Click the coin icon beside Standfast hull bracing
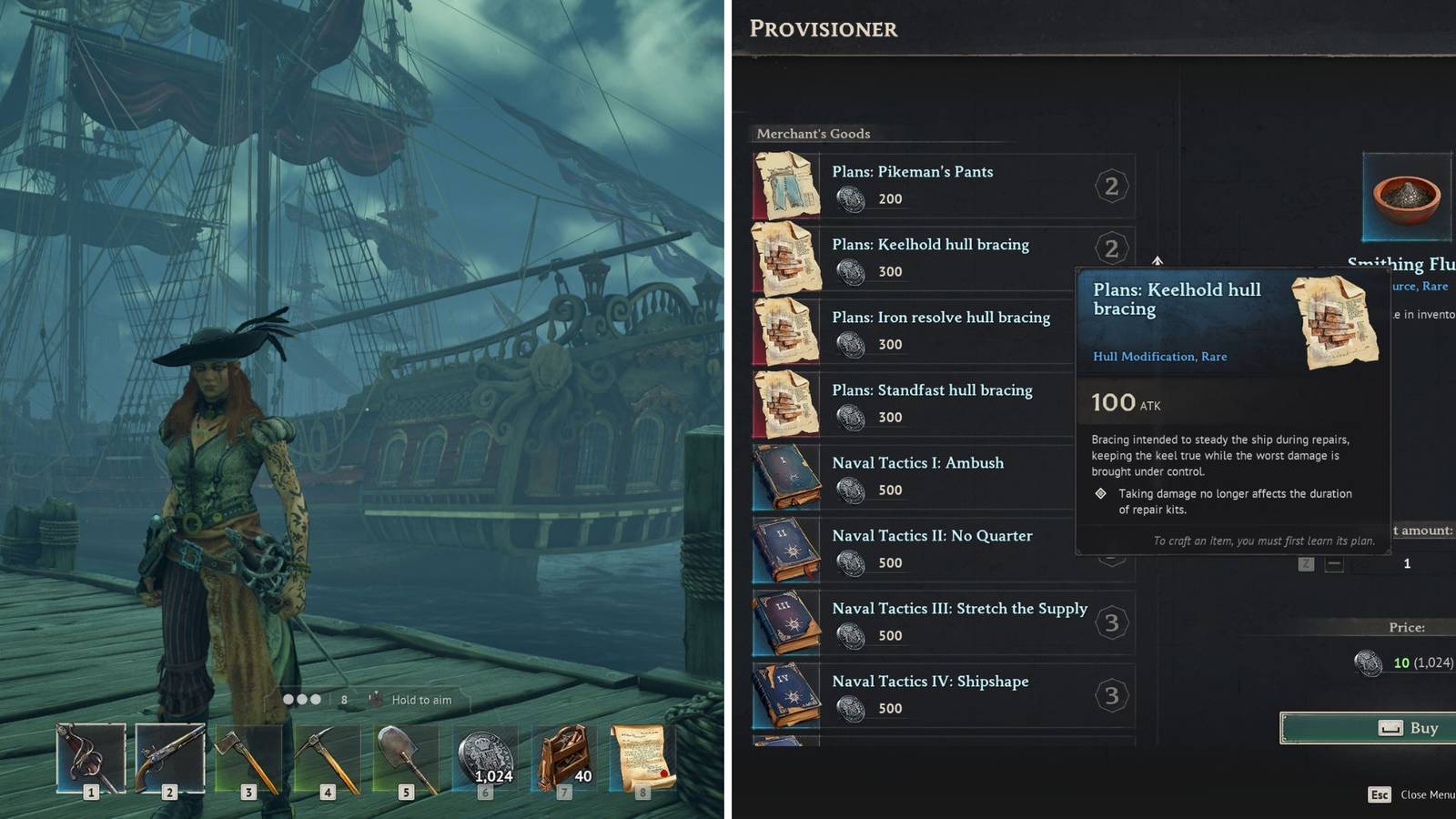Image resolution: width=1456 pixels, height=819 pixels. coord(853,417)
